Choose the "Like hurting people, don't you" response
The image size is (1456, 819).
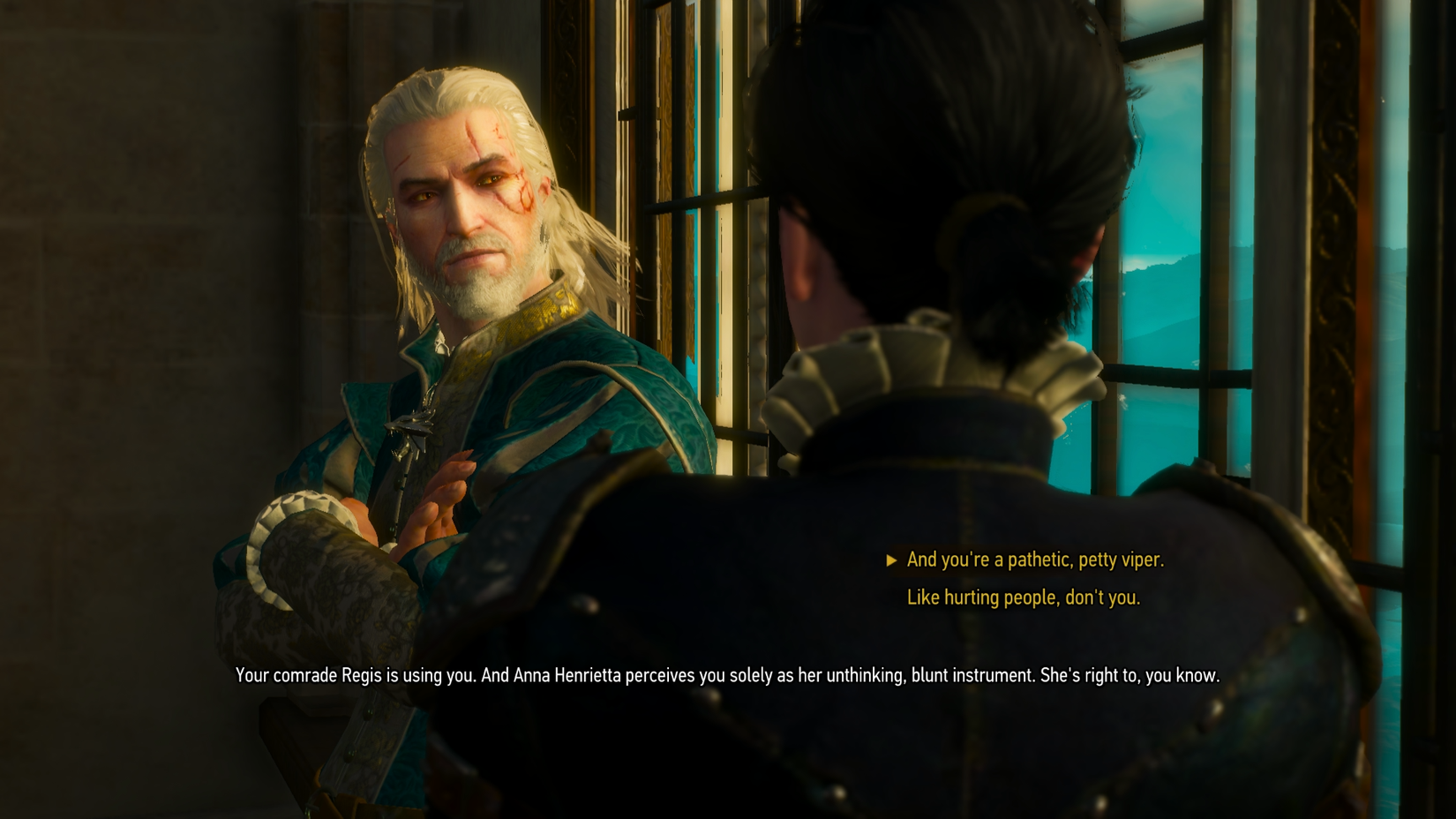coord(1022,597)
